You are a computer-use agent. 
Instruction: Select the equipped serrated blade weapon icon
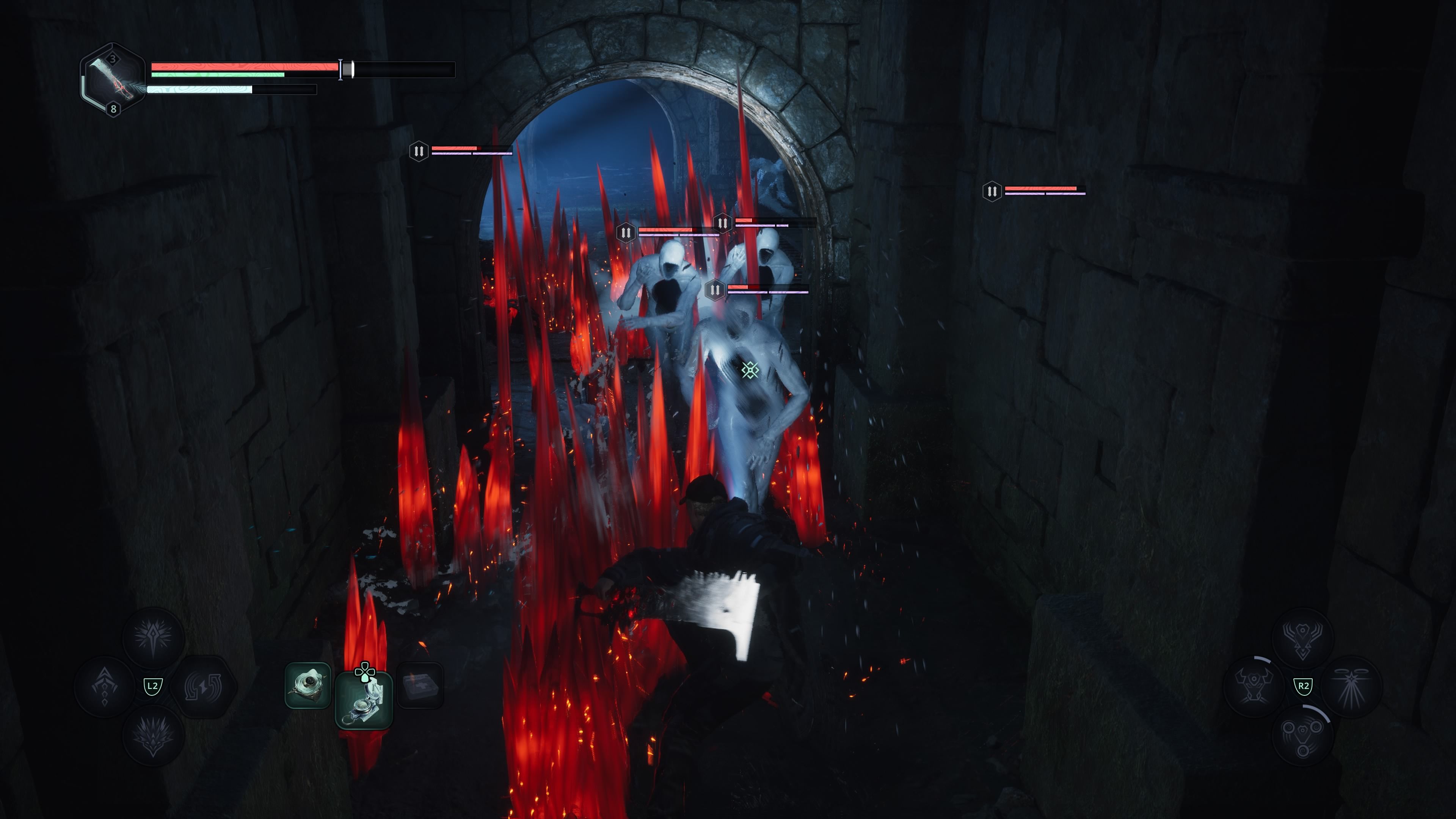tap(113, 80)
